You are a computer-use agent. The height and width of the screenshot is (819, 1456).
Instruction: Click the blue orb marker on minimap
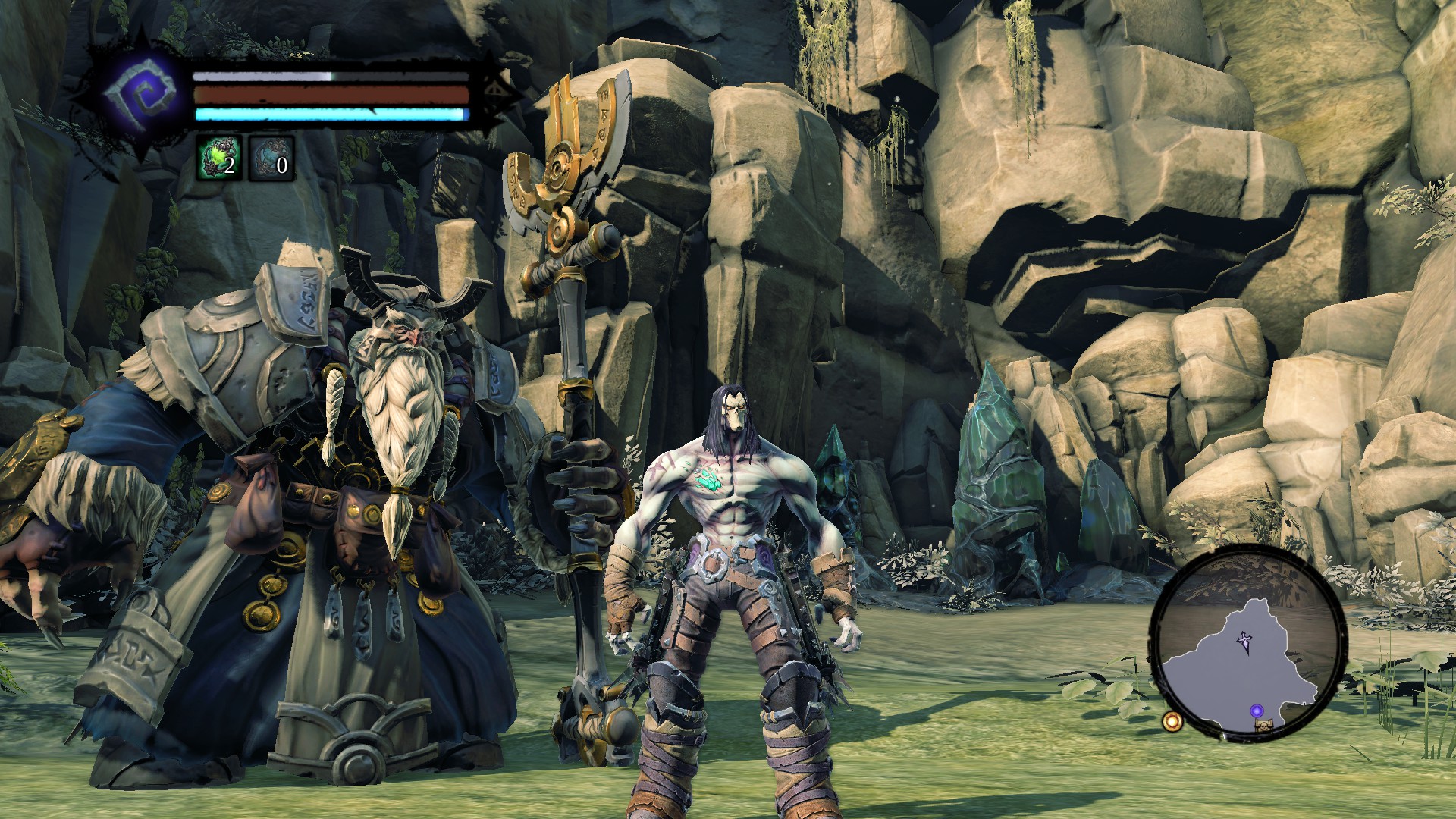tap(1257, 711)
